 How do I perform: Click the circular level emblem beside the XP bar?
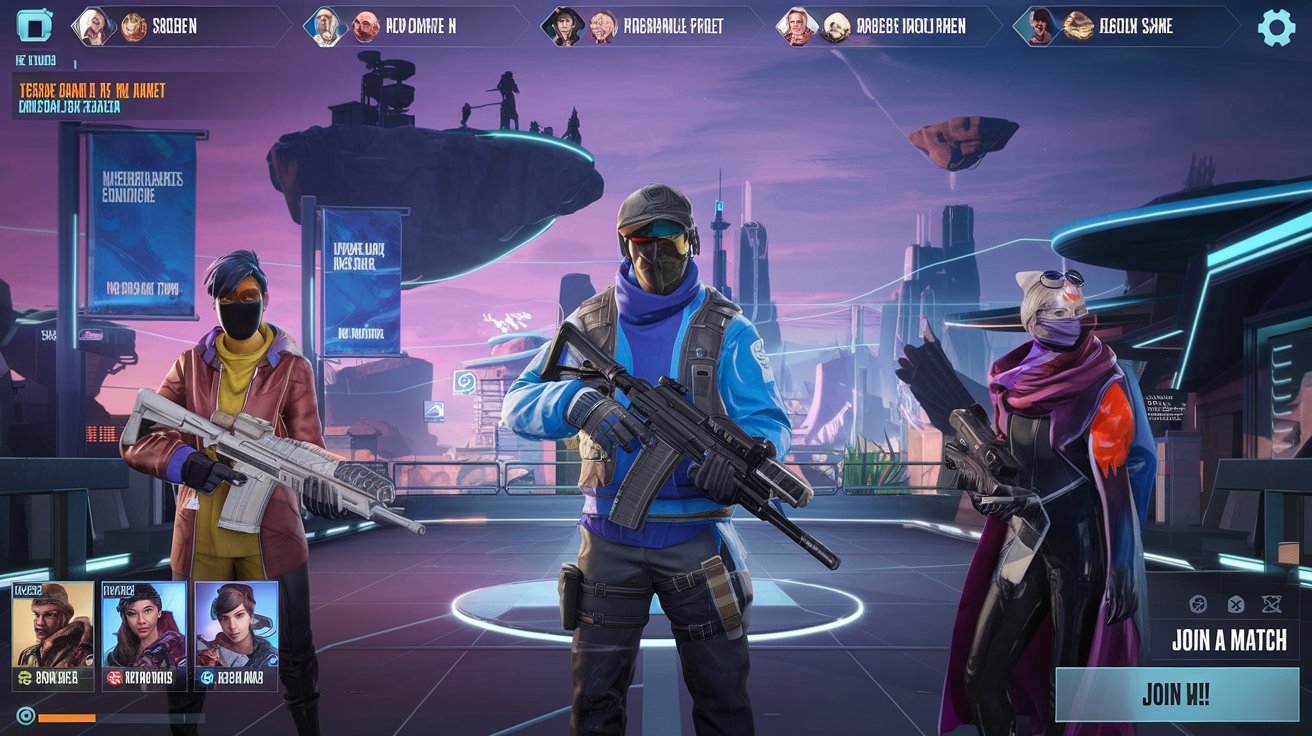coord(25,716)
